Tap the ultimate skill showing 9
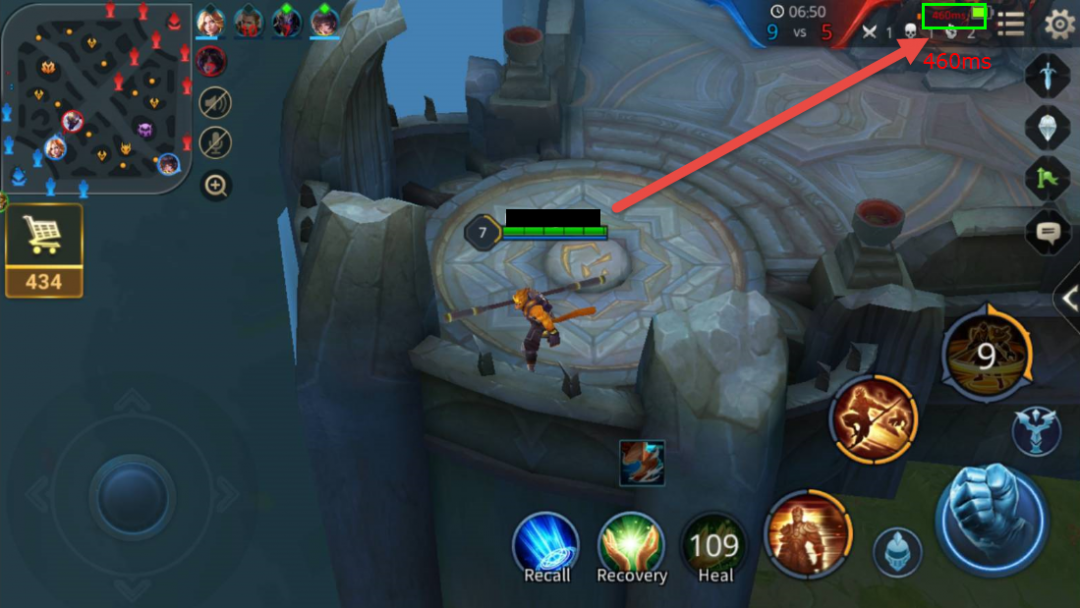Image resolution: width=1080 pixels, height=608 pixels. coord(986,355)
